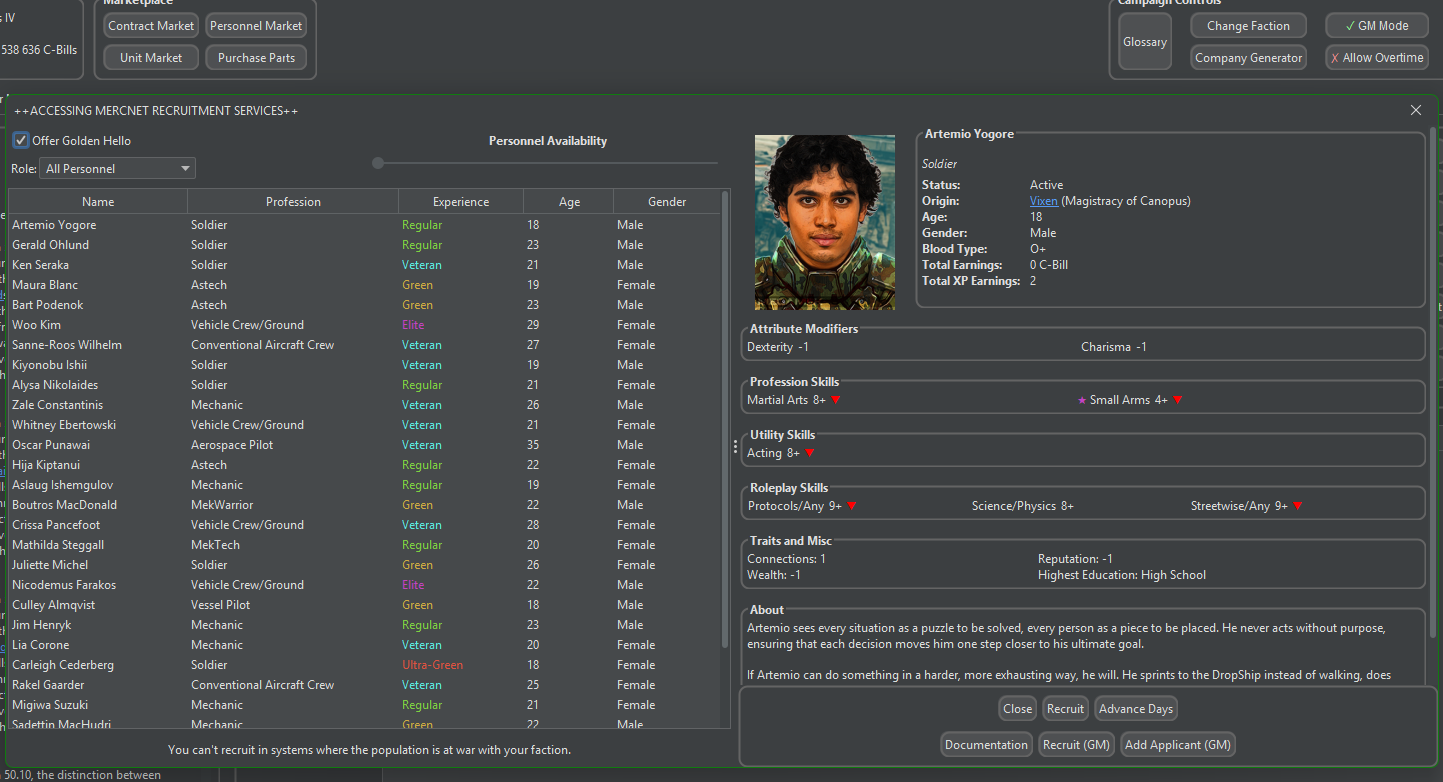This screenshot has width=1443, height=782.
Task: Click Advance Days
Action: 1135,708
